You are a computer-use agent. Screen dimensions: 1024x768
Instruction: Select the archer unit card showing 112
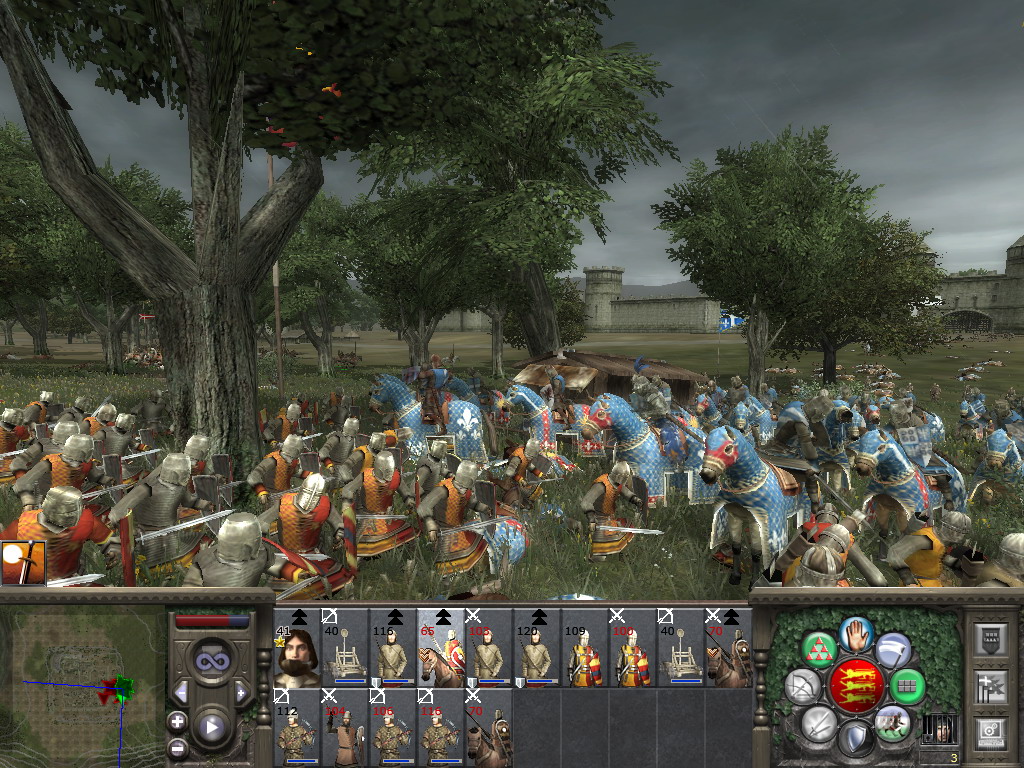[x=296, y=727]
